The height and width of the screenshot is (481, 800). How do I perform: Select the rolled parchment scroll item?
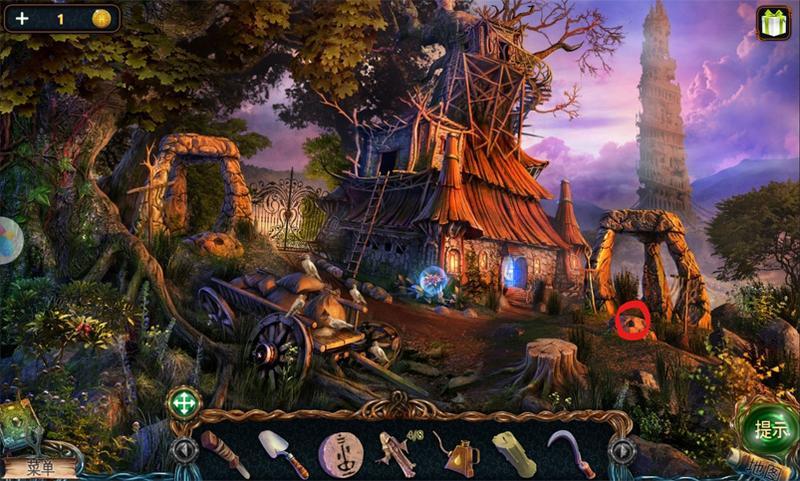pos(514,453)
